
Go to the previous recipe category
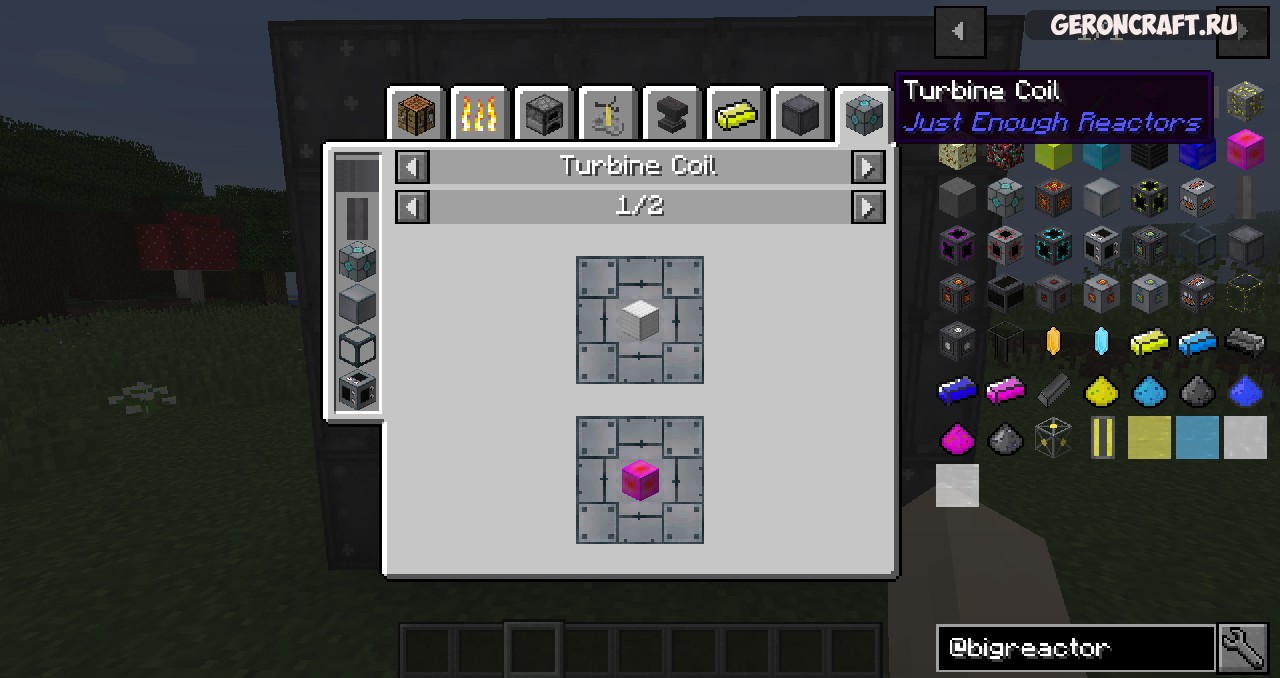(413, 167)
